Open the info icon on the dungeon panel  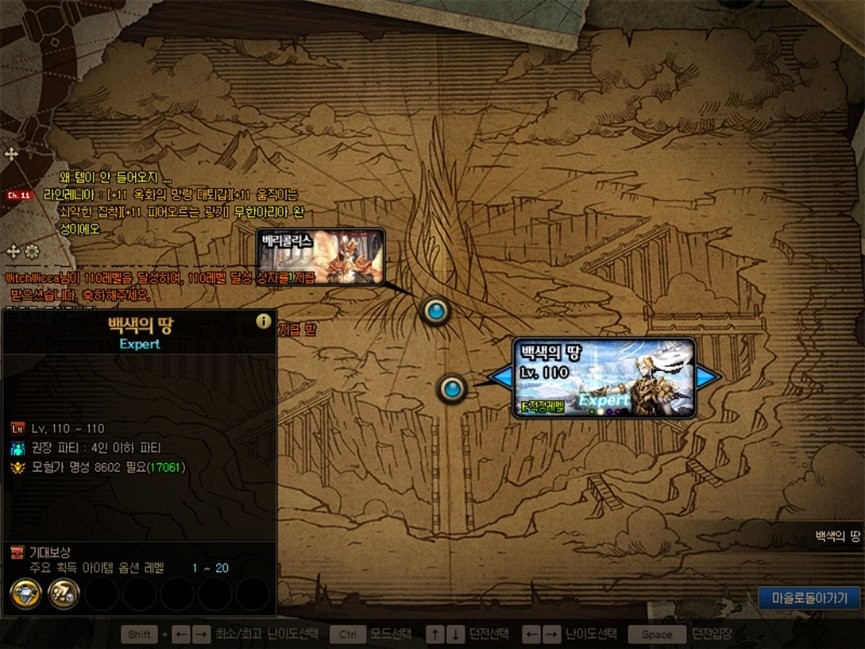264,321
